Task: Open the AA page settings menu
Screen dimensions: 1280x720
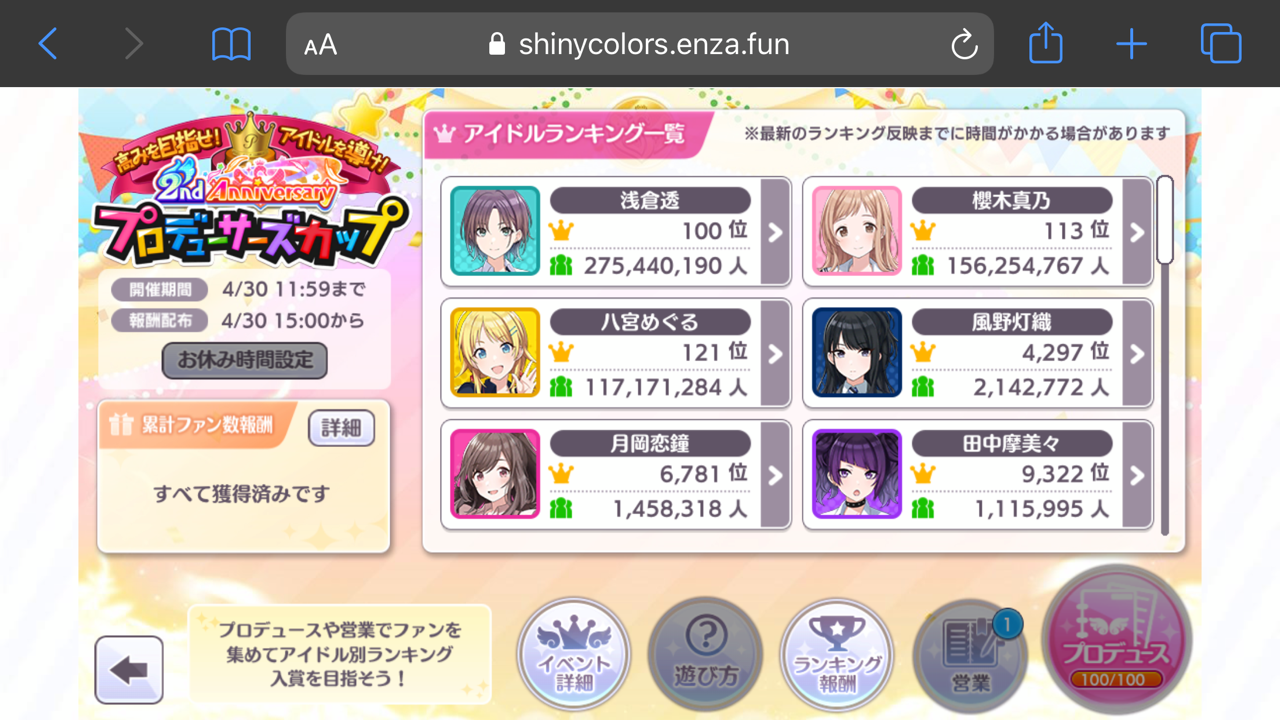Action: [x=319, y=44]
